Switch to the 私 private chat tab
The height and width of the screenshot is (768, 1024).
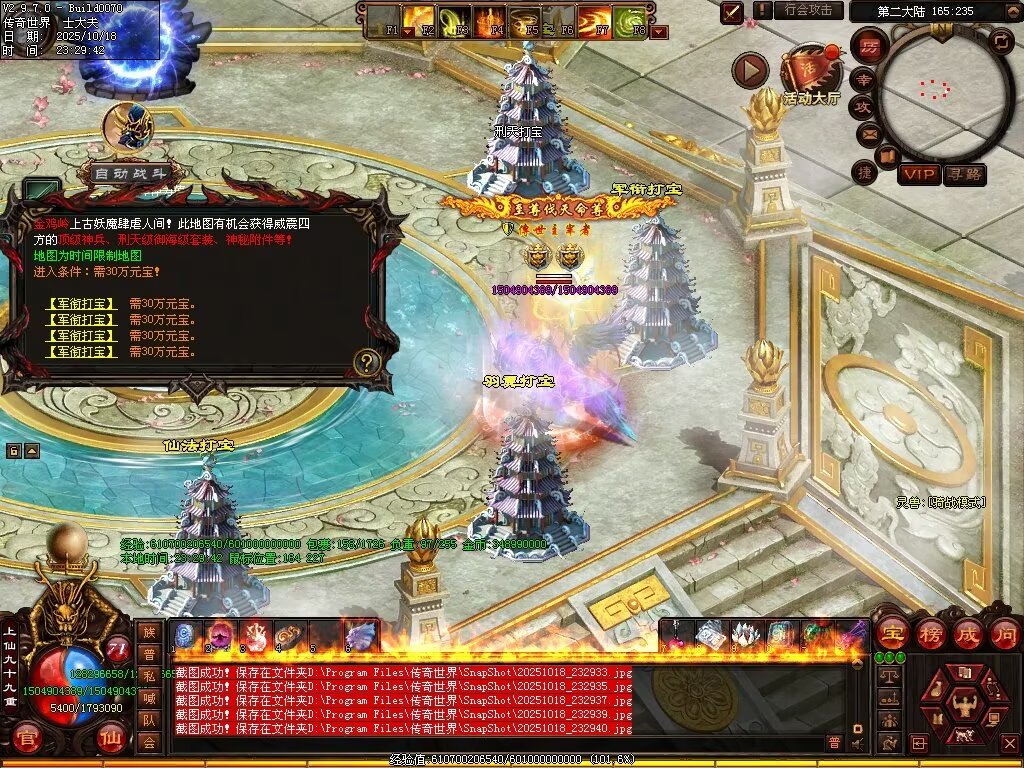[x=149, y=676]
